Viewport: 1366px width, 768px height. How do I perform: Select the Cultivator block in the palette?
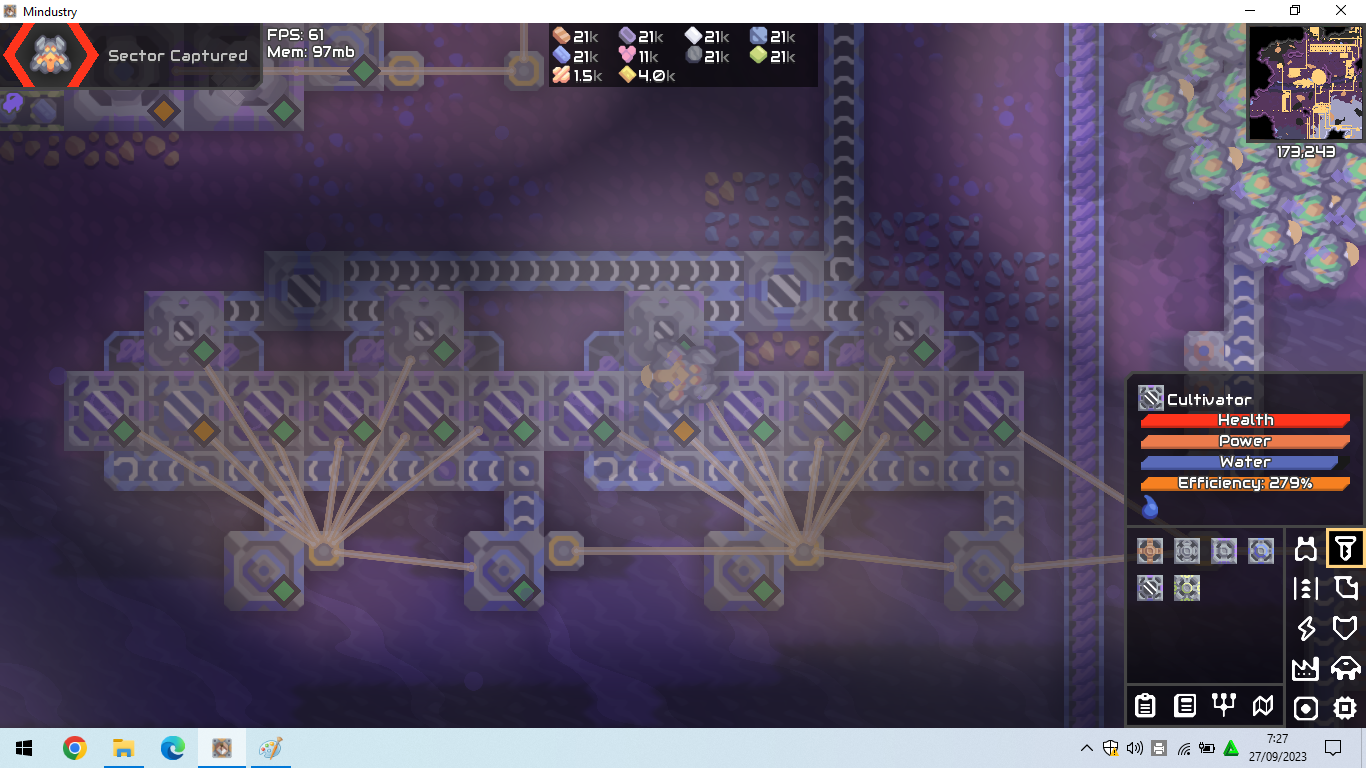pos(1149,588)
